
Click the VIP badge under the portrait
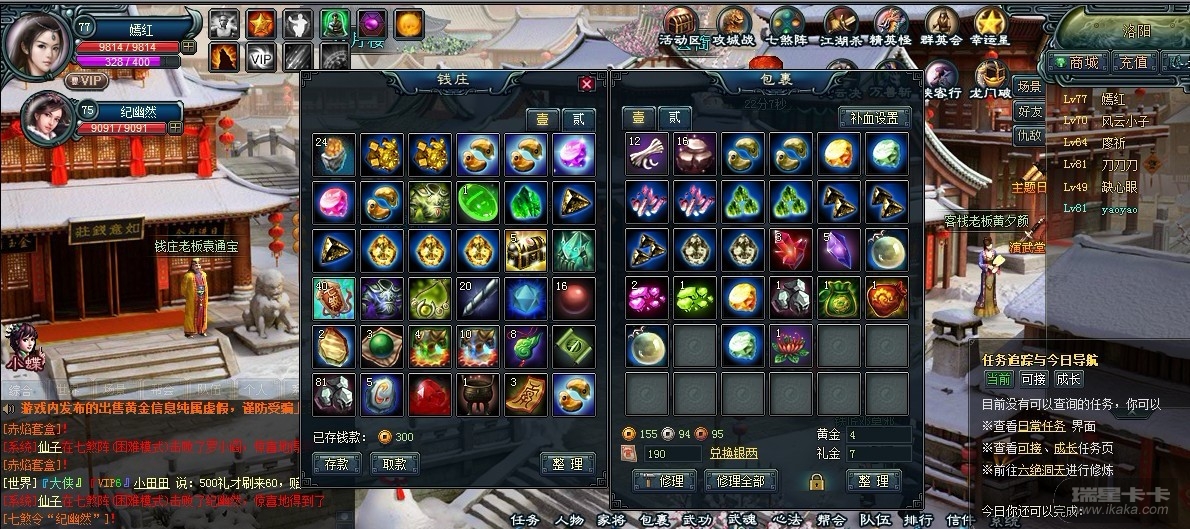92,80
